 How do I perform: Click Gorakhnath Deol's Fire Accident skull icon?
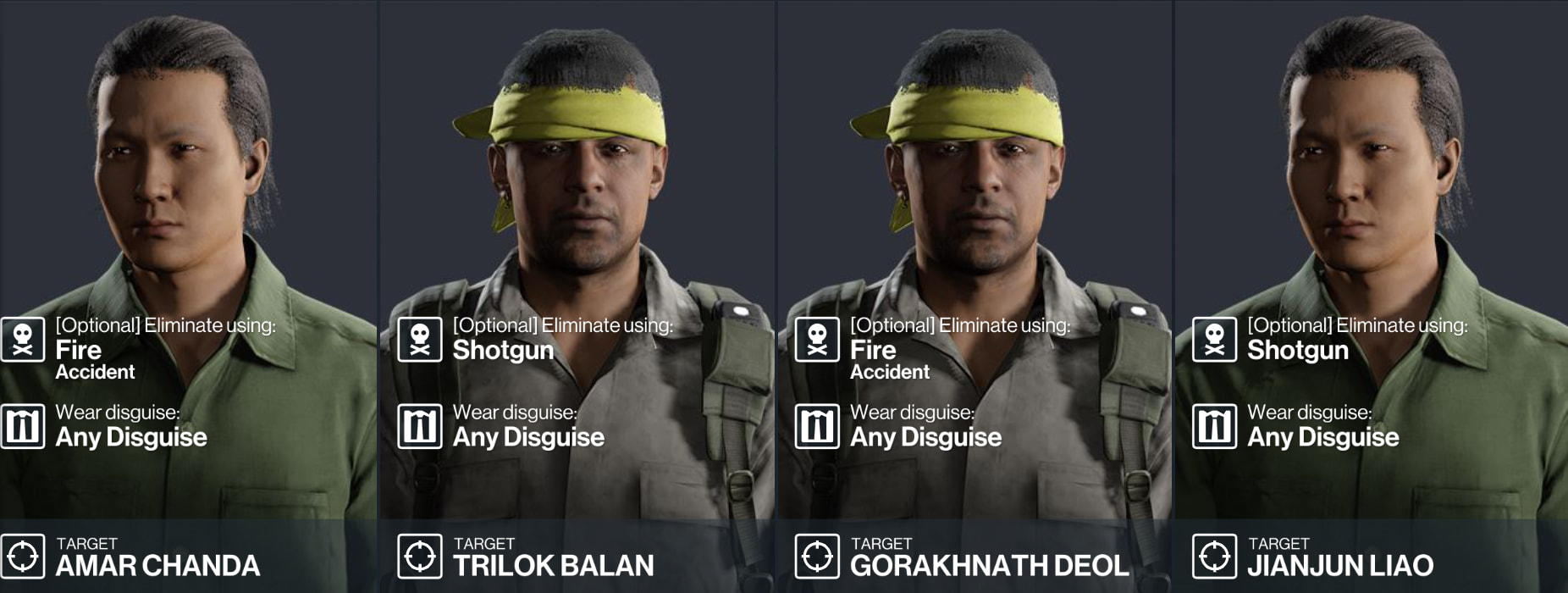pos(817,340)
